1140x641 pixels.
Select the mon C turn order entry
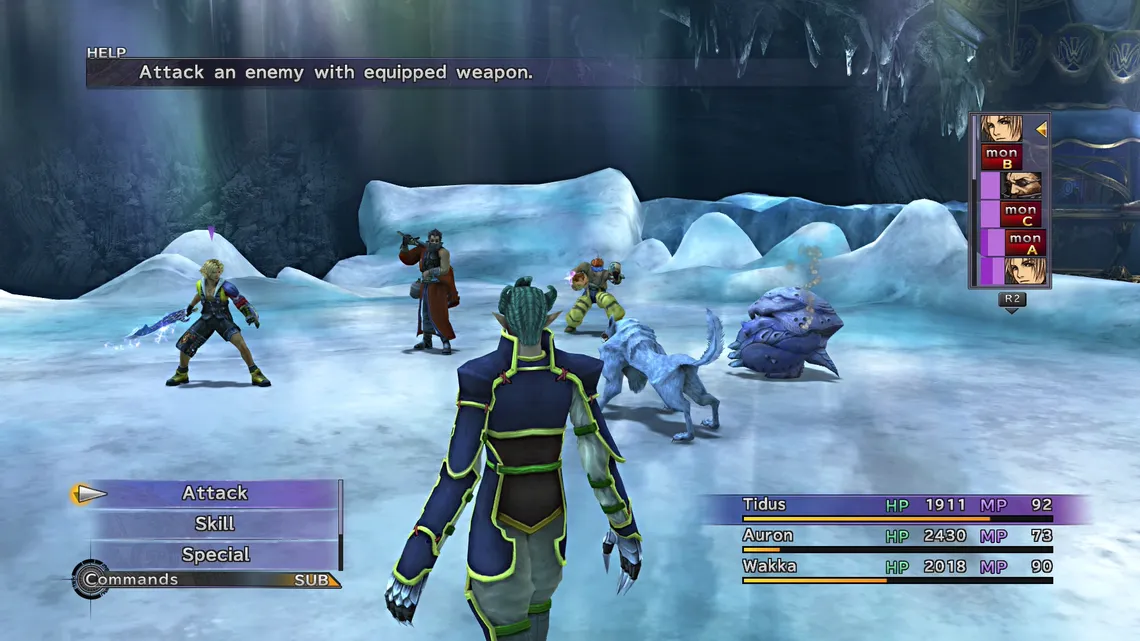pos(1020,214)
